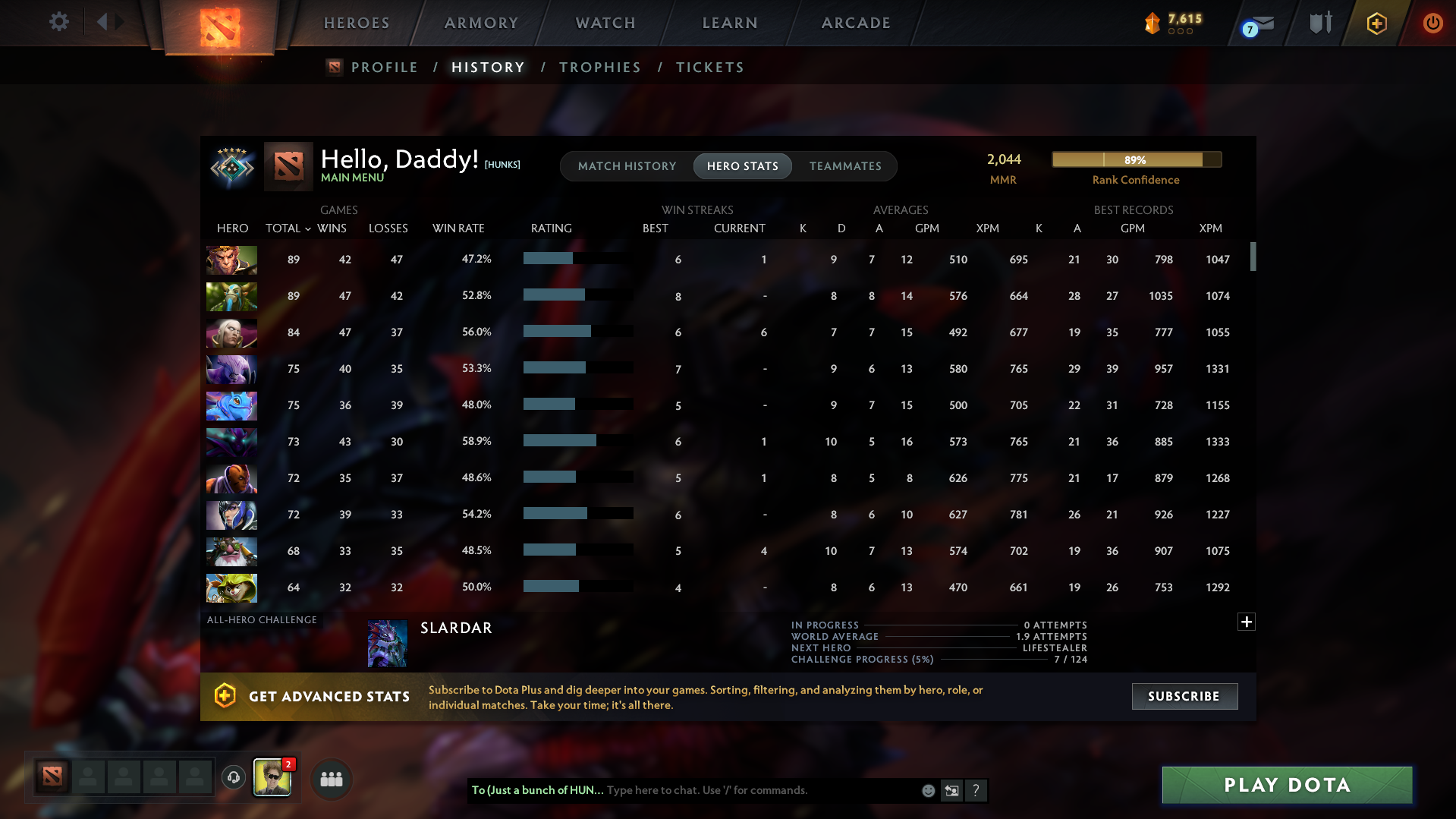Open Dota Plus via gold hexagon icon
1456x819 pixels.
click(x=1376, y=23)
